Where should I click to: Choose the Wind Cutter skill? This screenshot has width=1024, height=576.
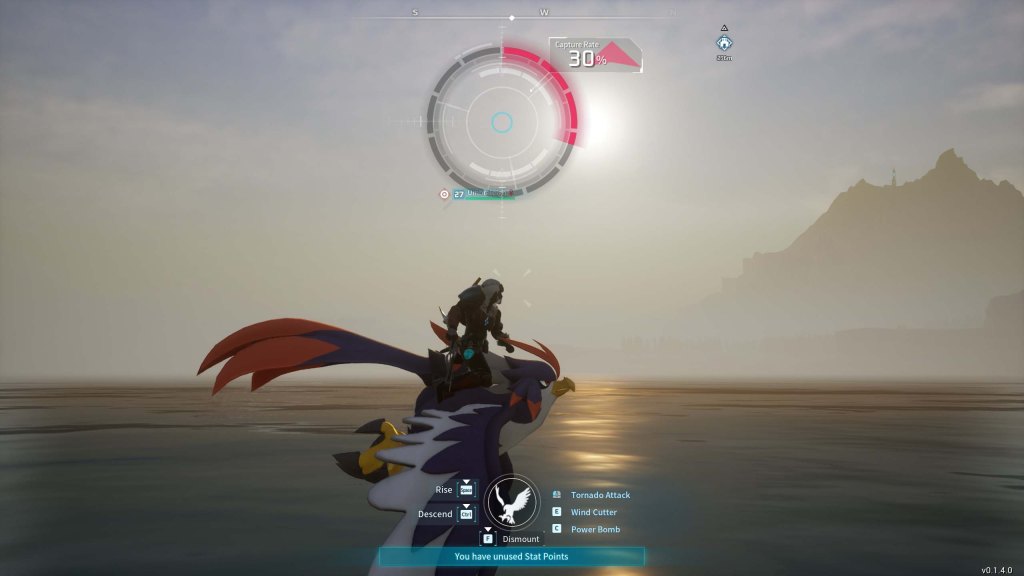(593, 512)
